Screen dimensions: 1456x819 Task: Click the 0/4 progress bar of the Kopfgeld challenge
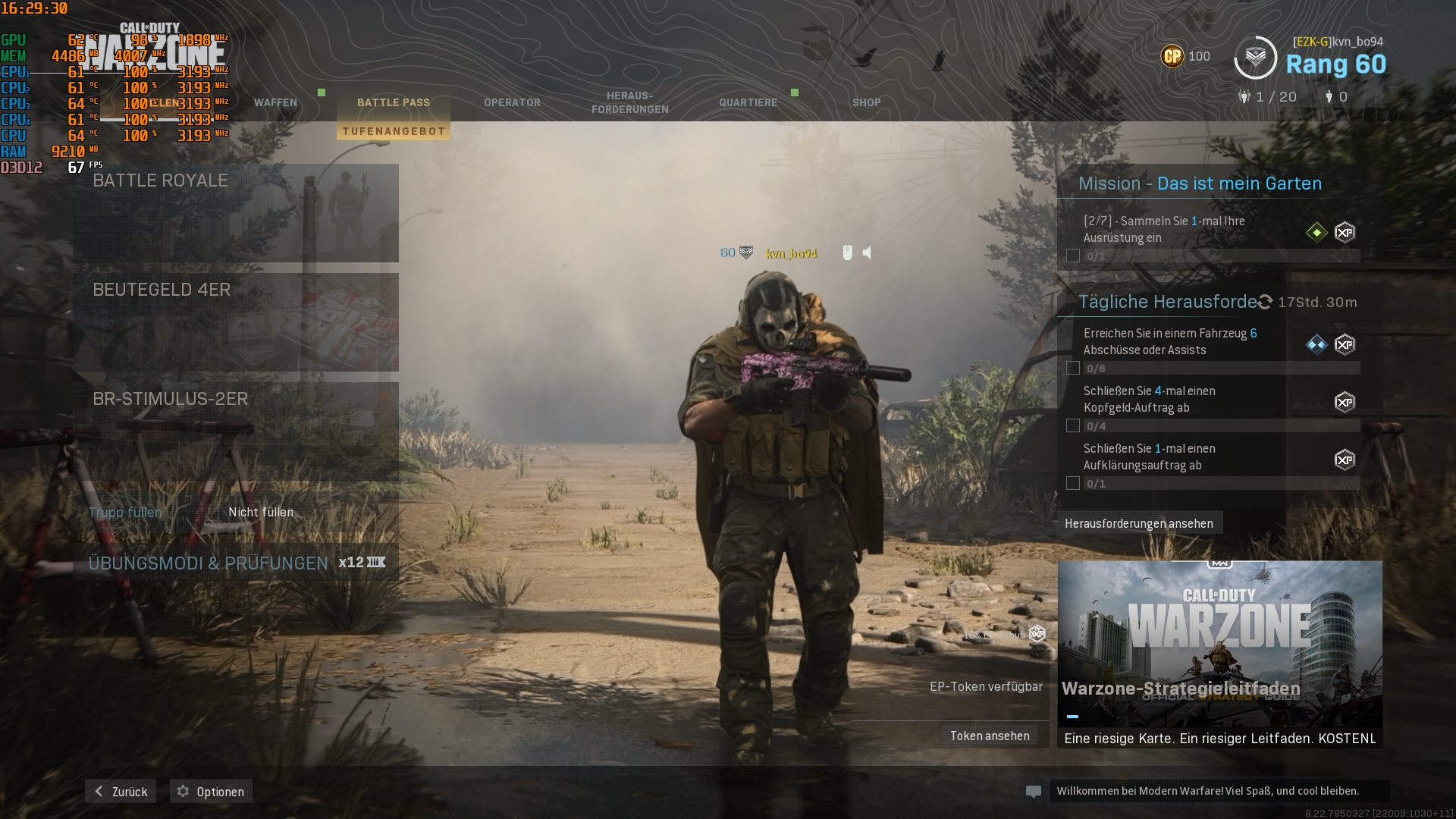[1213, 425]
